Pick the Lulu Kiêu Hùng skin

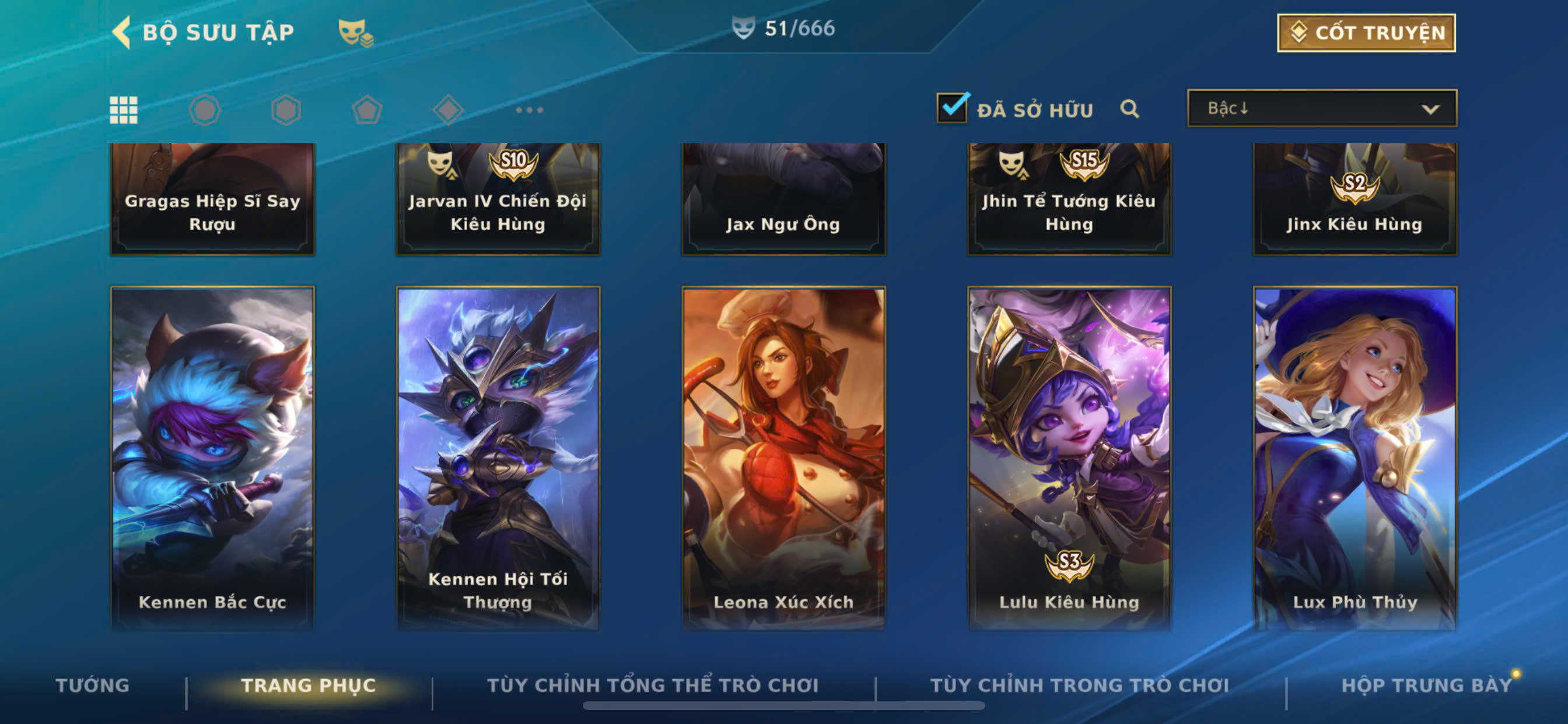[x=1069, y=456]
